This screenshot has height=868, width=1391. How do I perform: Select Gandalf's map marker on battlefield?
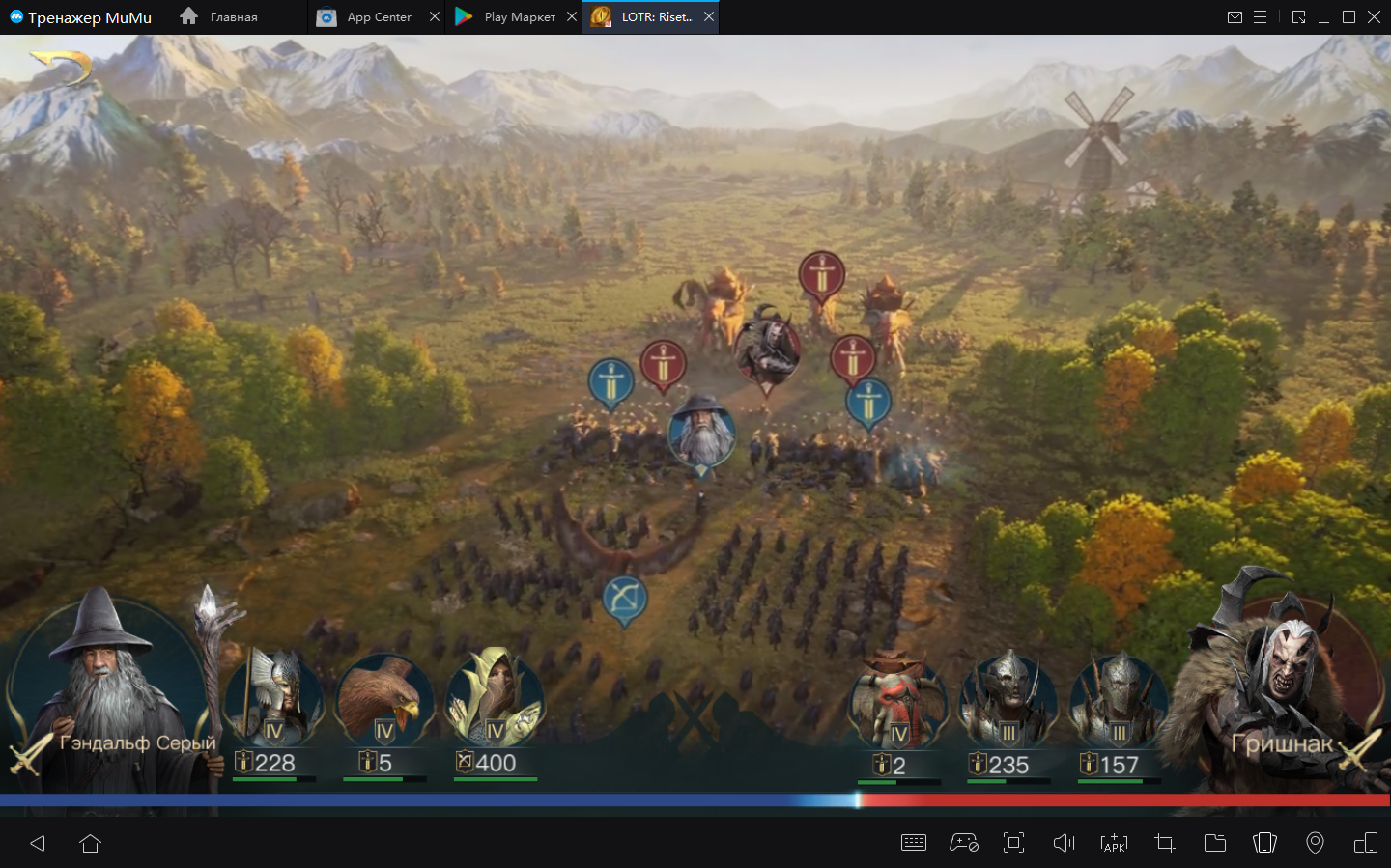pyautogui.click(x=702, y=434)
